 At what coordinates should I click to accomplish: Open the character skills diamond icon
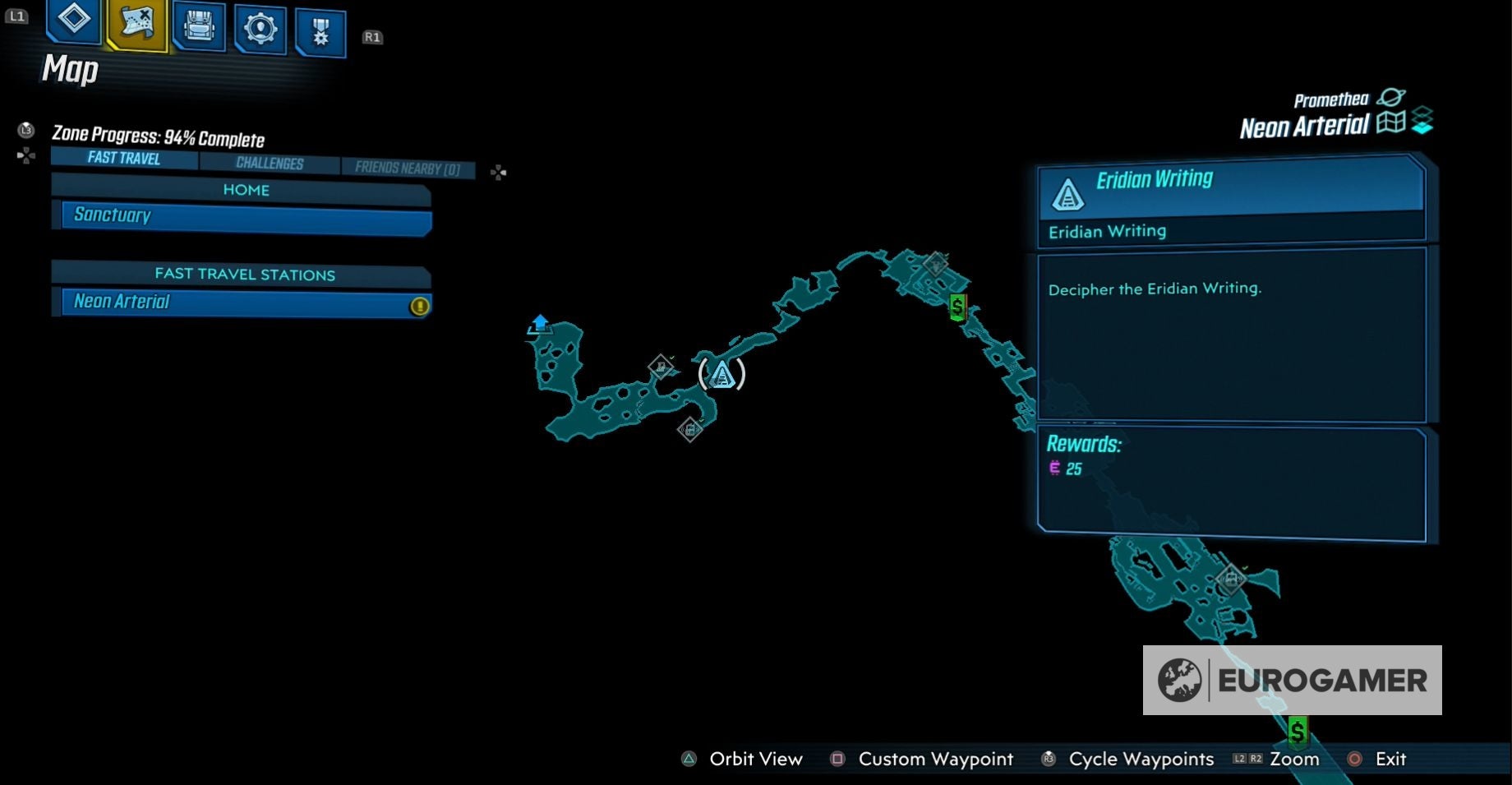(72, 25)
